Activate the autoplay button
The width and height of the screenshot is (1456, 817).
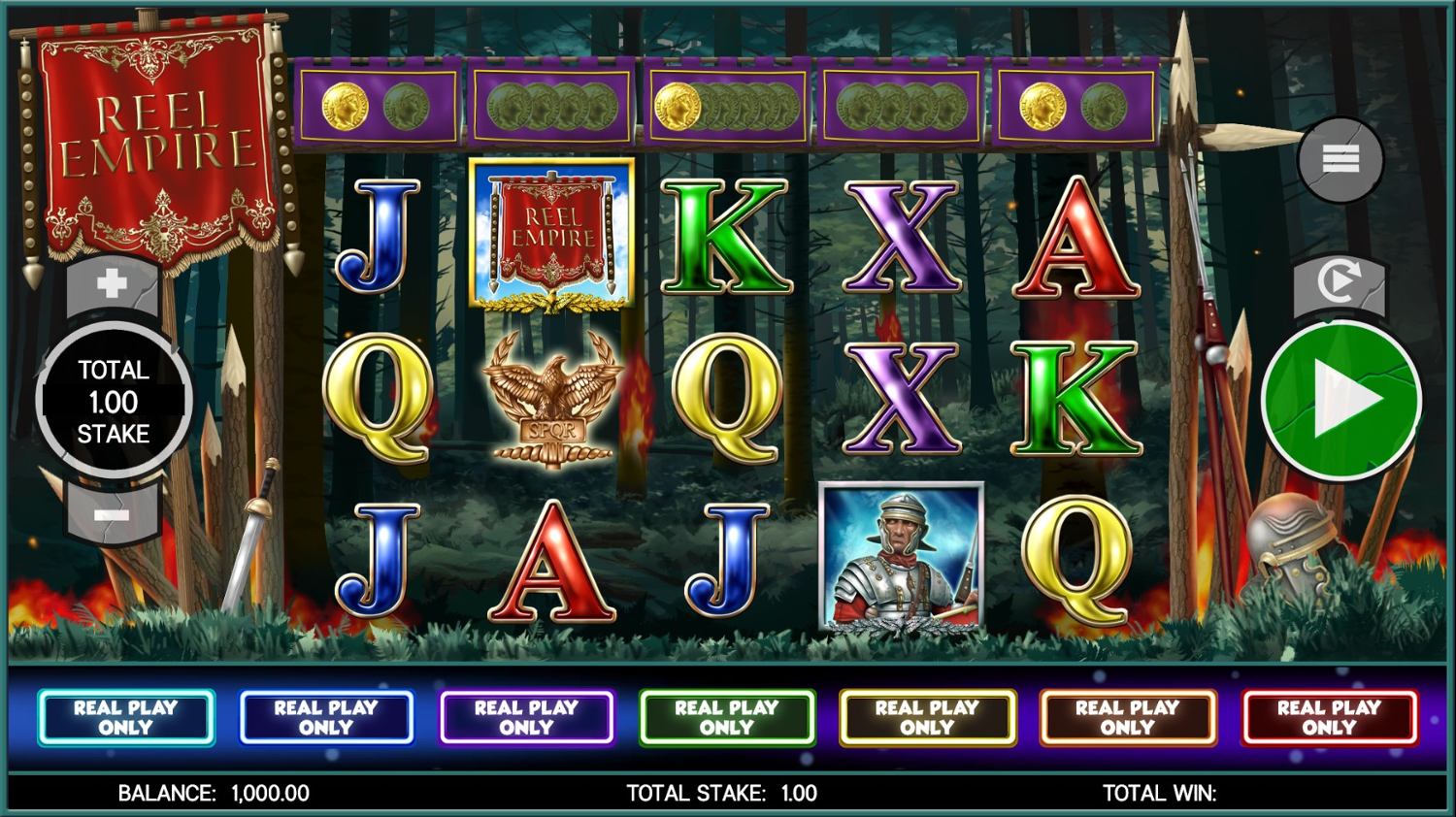point(1339,283)
